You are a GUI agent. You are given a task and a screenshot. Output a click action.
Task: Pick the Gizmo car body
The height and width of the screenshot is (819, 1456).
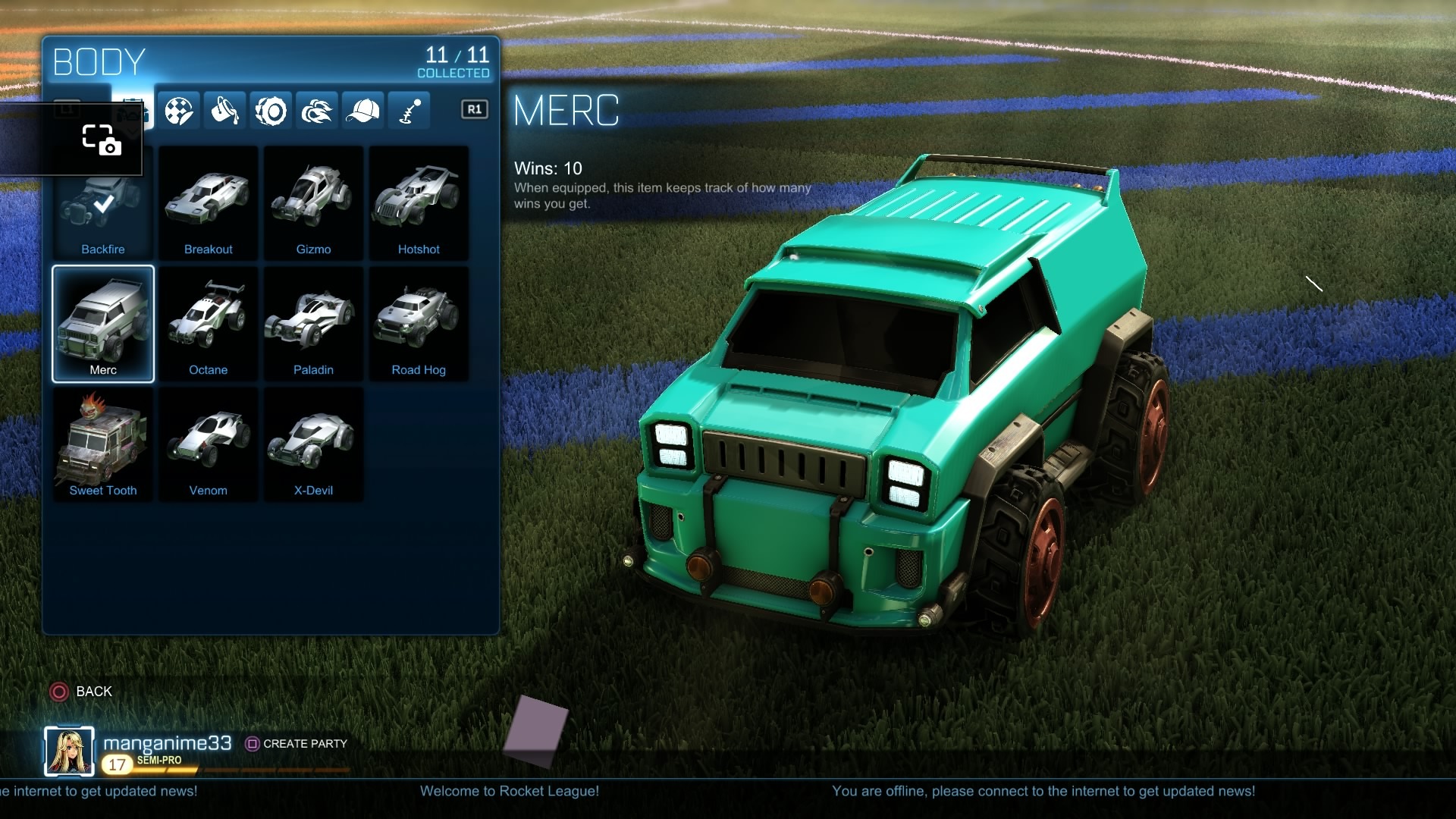click(313, 205)
